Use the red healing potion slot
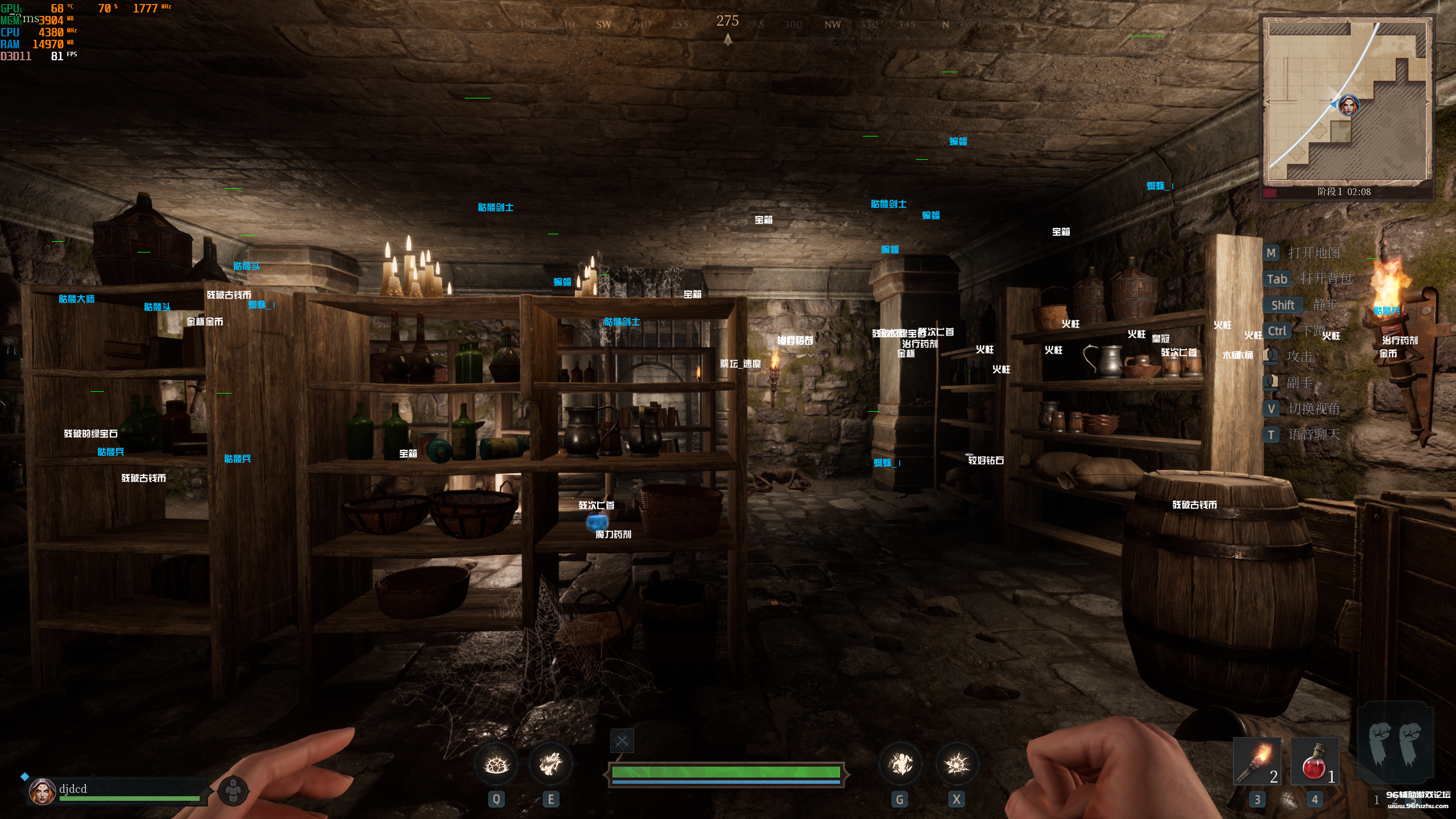Image resolution: width=1456 pixels, height=819 pixels. [x=1314, y=762]
